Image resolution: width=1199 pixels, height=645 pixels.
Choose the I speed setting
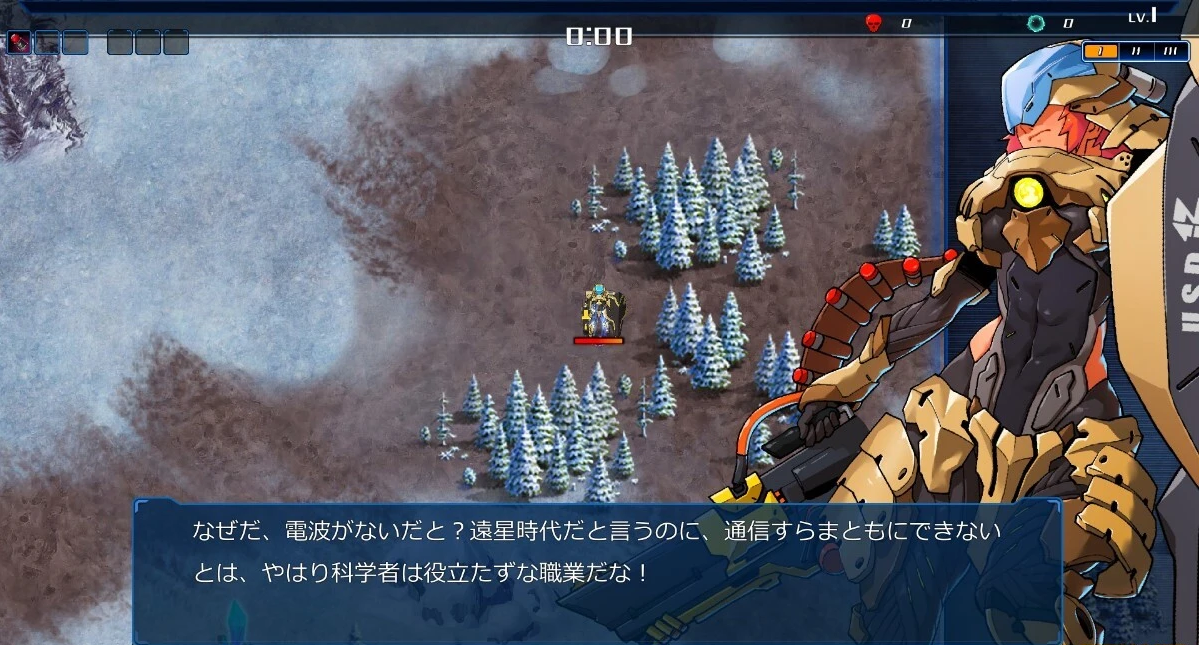point(1101,51)
